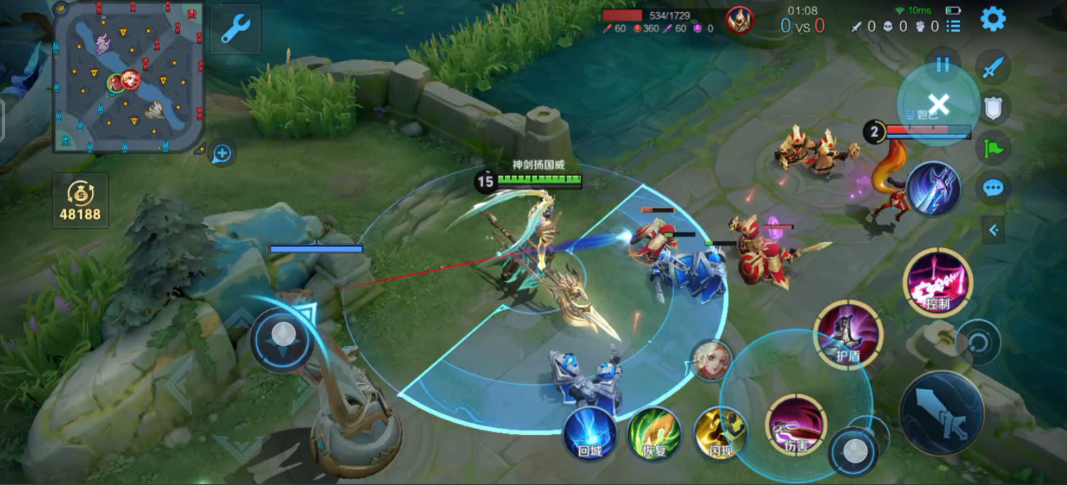
Task: Open the gold shop showing 48188
Action: [81, 200]
